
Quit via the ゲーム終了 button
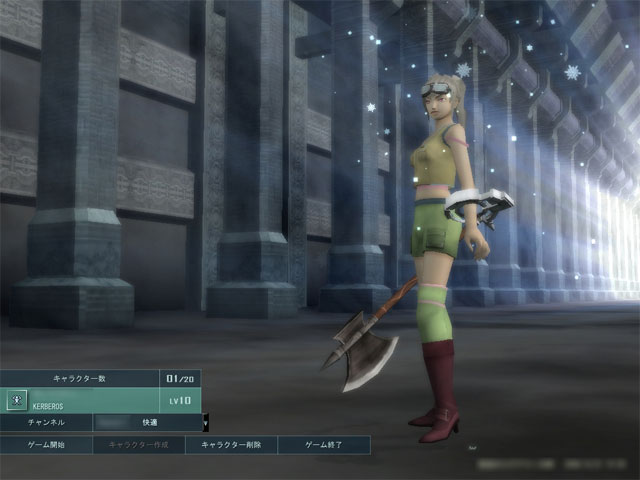click(x=324, y=444)
